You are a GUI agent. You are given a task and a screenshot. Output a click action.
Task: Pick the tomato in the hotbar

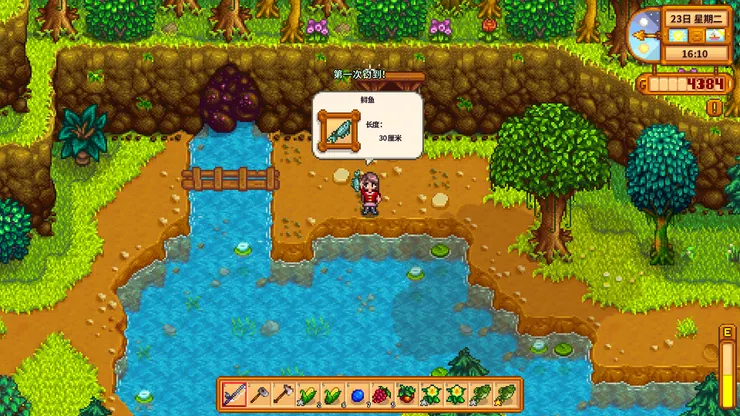coord(407,394)
